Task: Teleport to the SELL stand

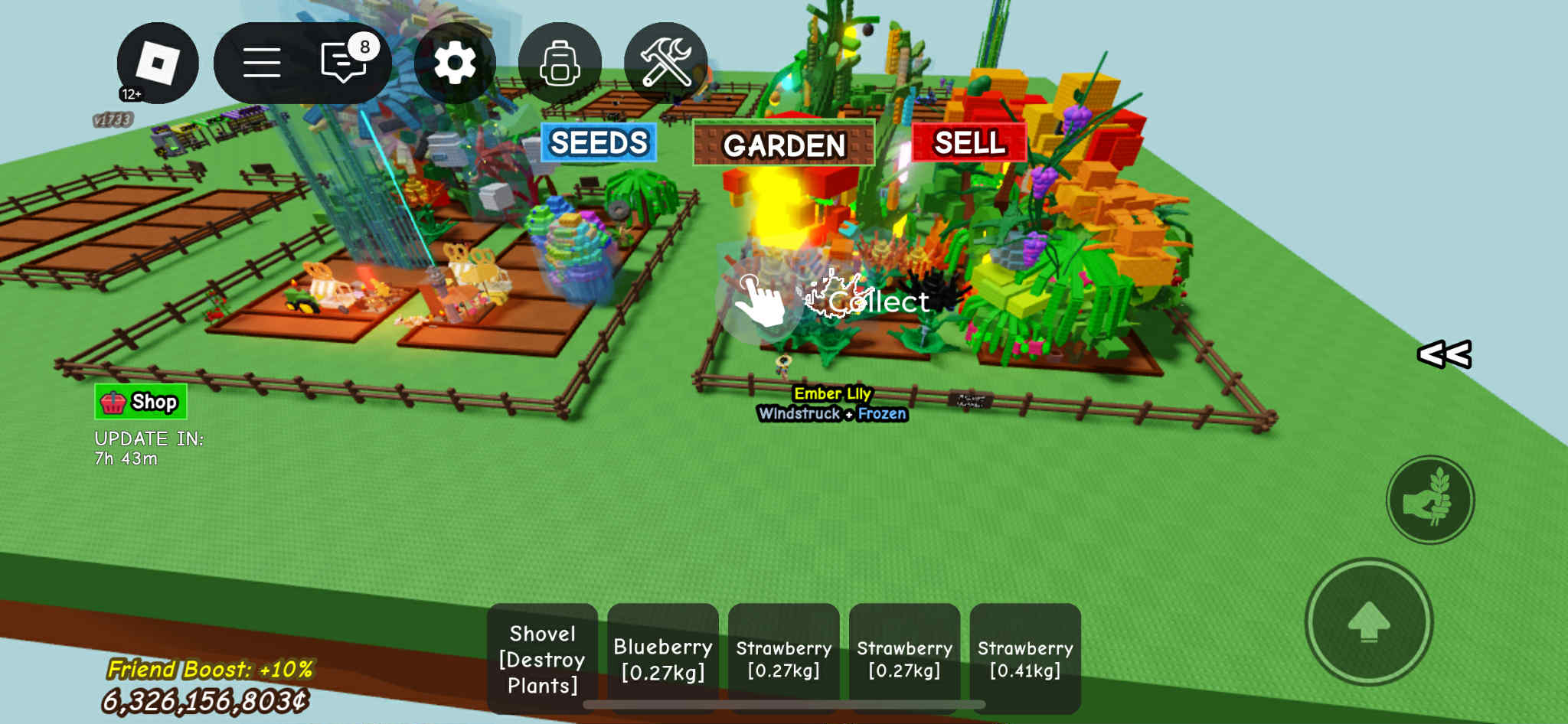Action: tap(969, 142)
